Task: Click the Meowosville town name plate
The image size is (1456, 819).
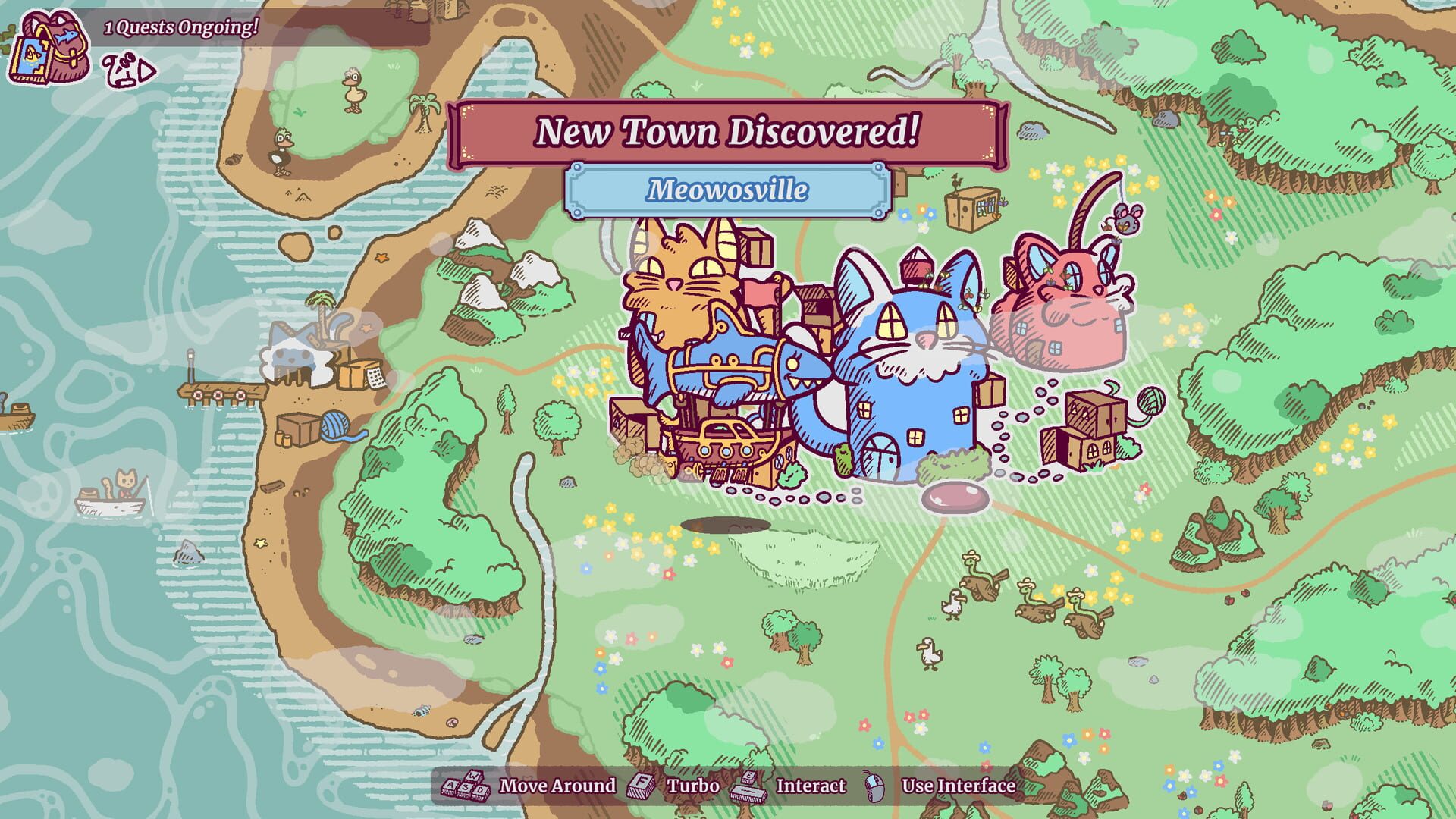Action: 728,190
